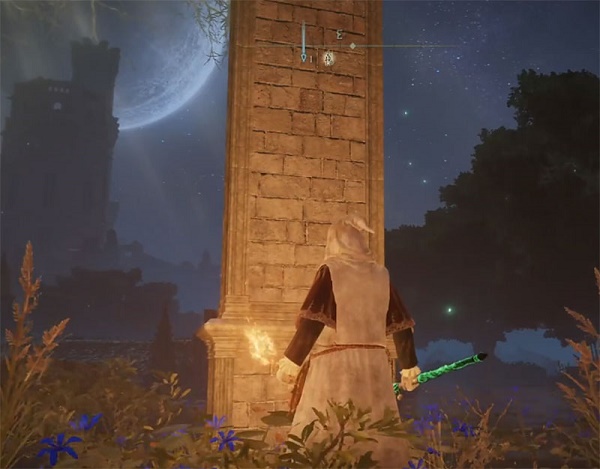The height and width of the screenshot is (469, 600).
Task: Click the East letter on the compass bar
Action: click(340, 34)
